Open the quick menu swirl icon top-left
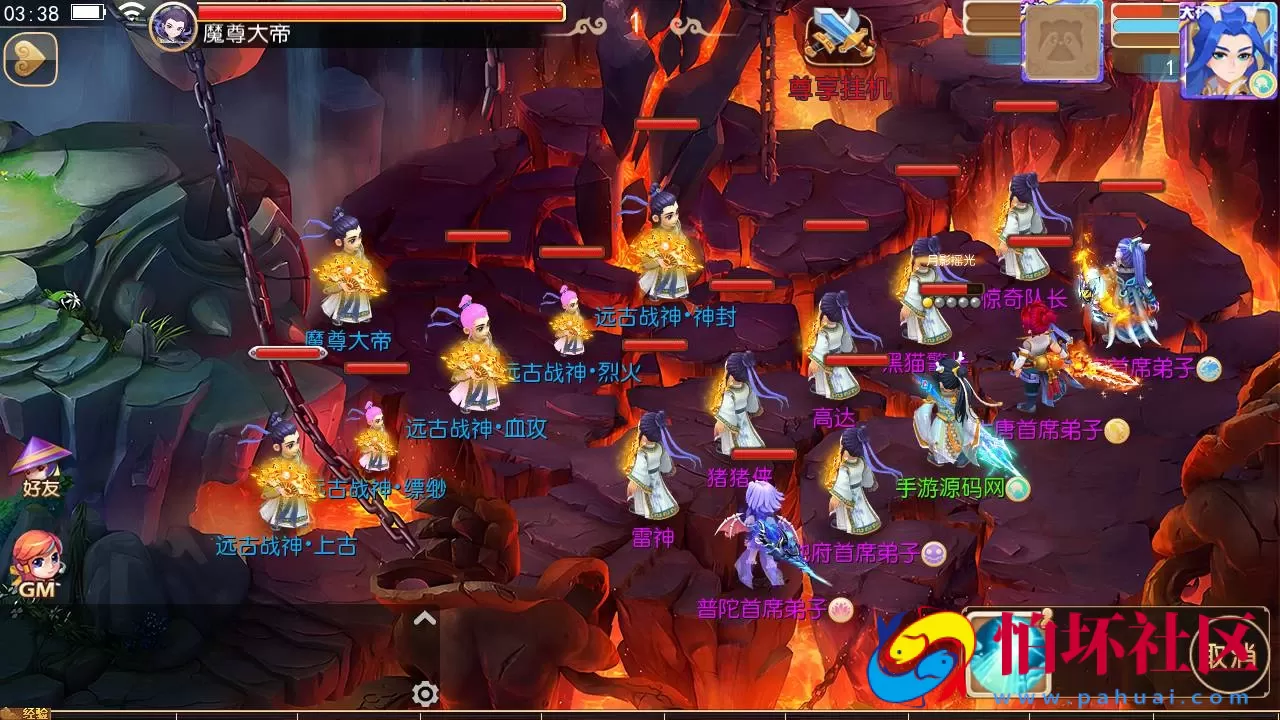 29,58
